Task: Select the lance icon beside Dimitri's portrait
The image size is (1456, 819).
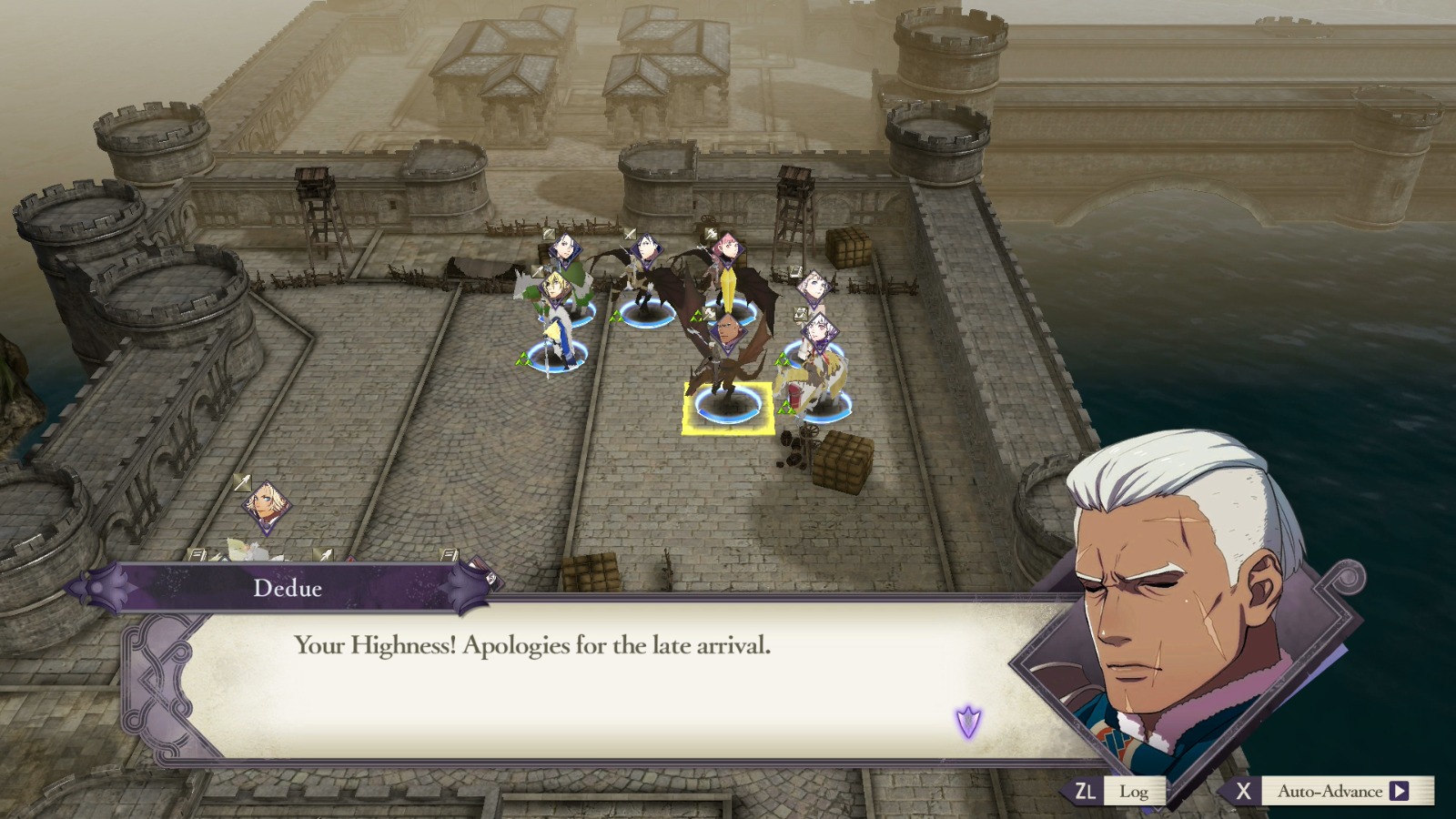Action: [x=537, y=270]
